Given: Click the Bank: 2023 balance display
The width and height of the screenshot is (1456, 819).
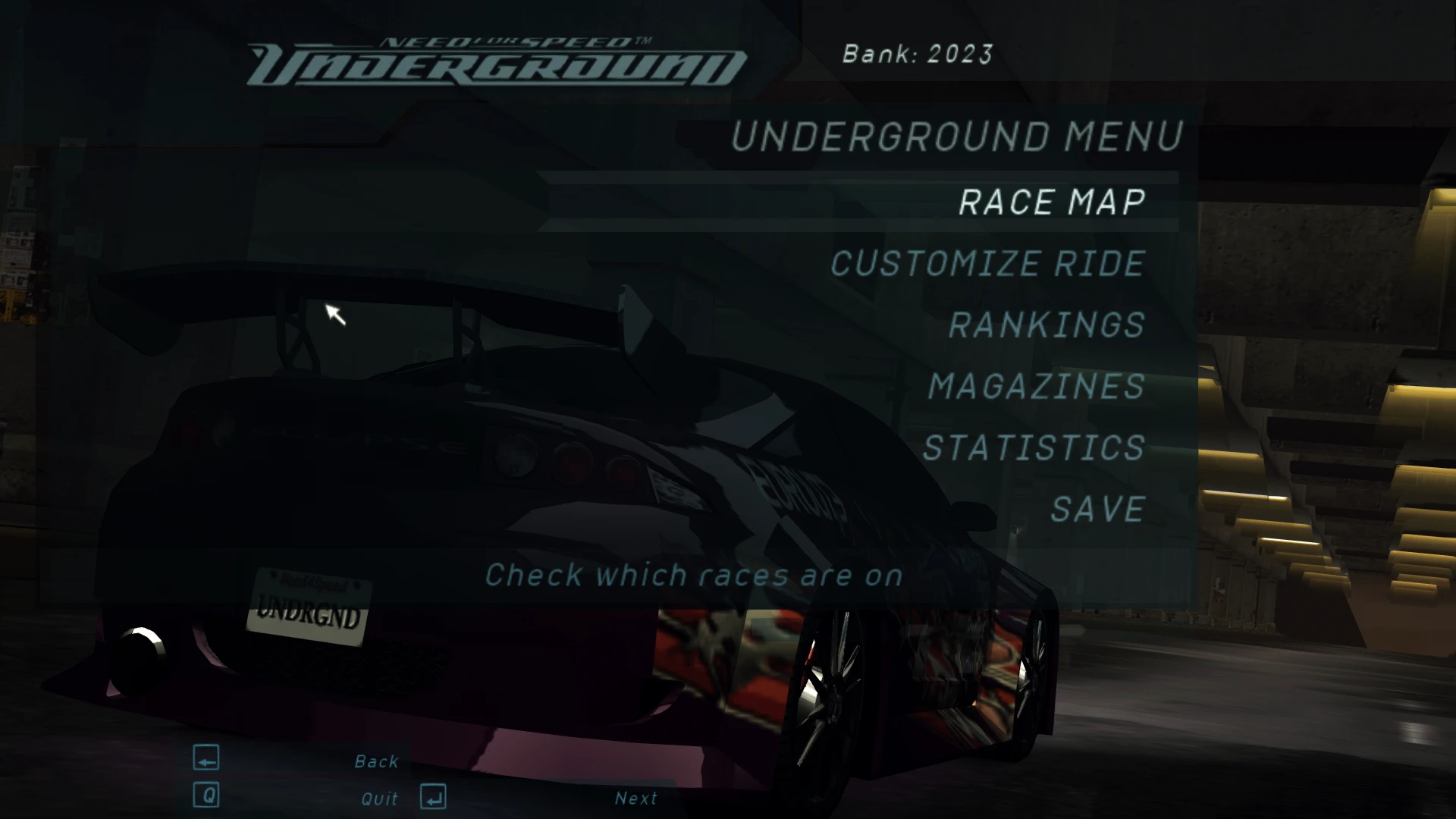Looking at the screenshot, I should (x=918, y=54).
